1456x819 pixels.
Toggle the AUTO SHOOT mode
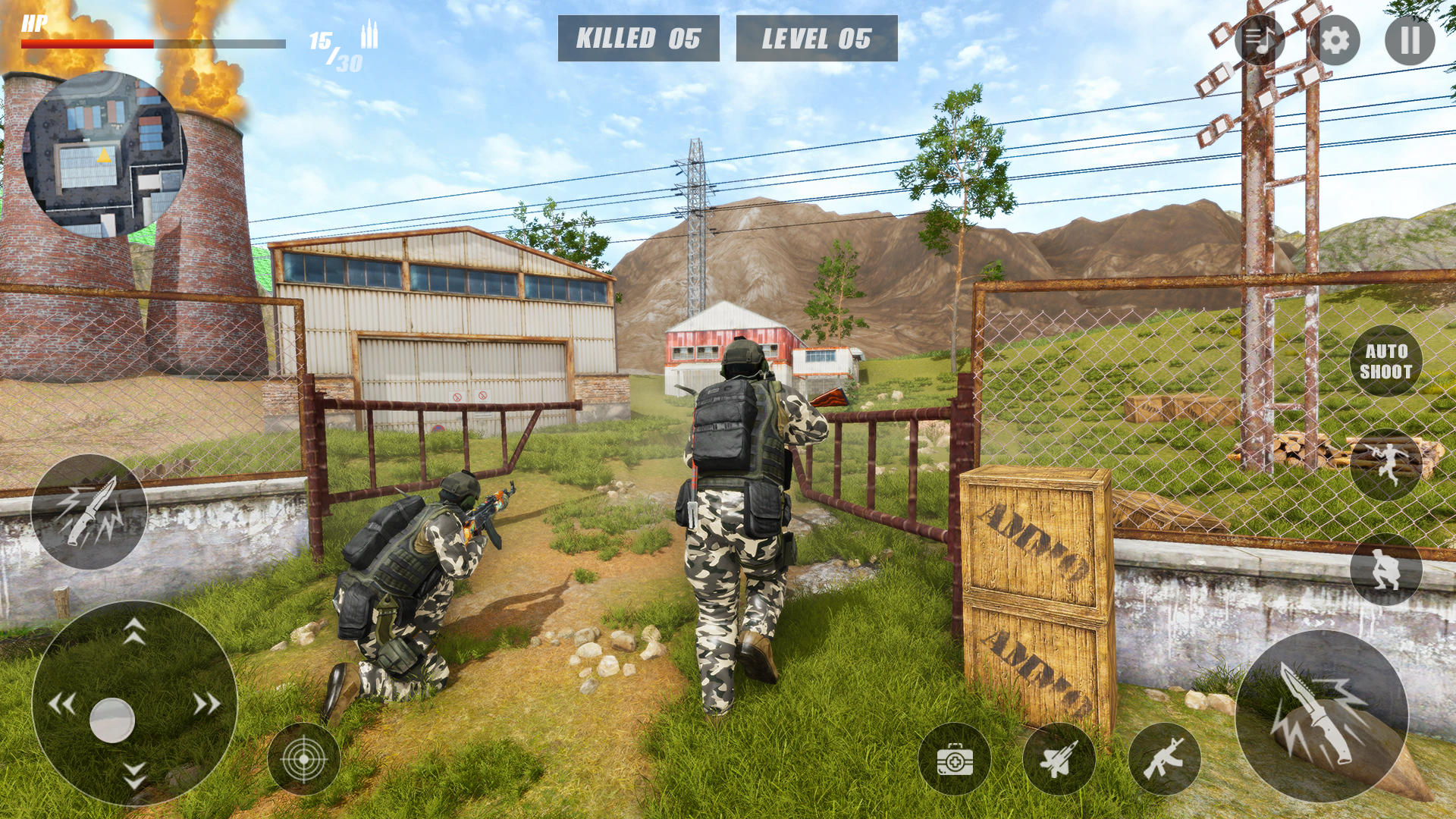(x=1387, y=362)
